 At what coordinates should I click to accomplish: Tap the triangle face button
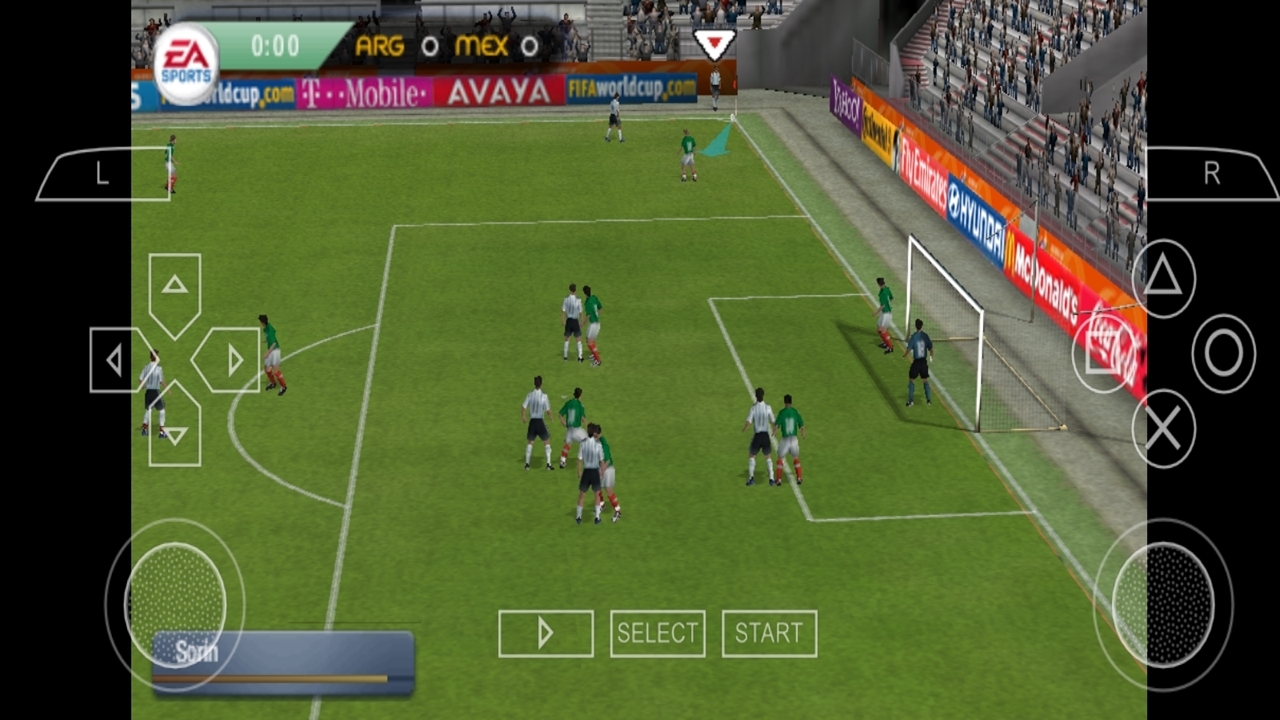(1163, 278)
